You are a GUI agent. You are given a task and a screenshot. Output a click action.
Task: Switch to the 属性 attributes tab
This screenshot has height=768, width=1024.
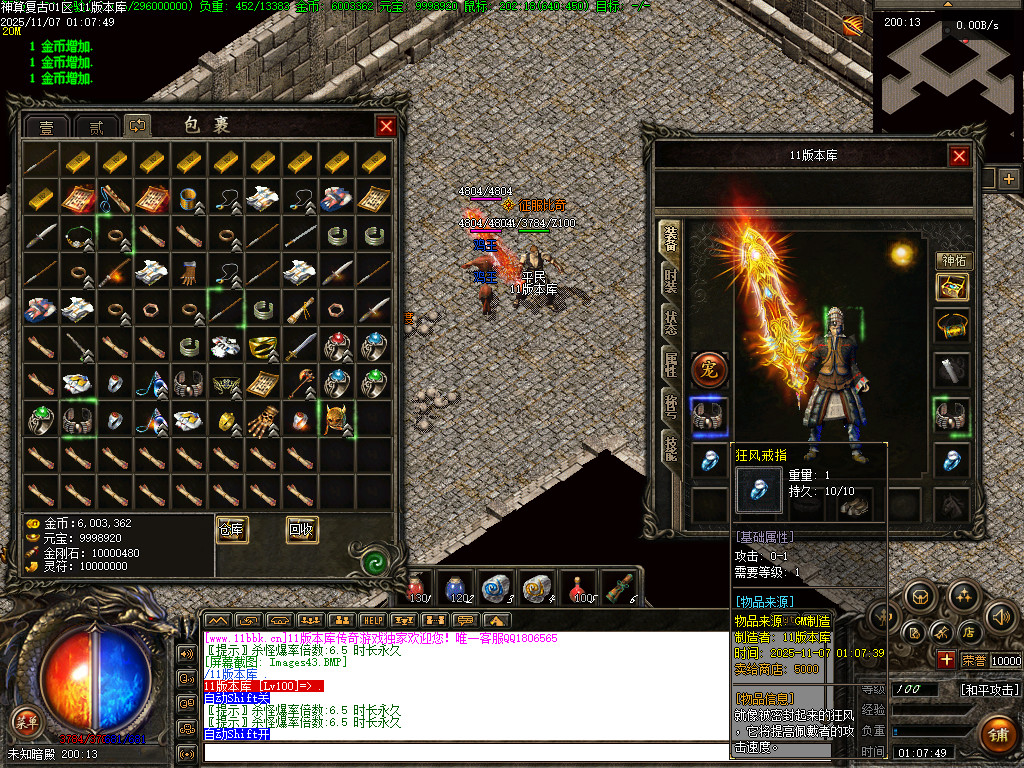click(670, 364)
